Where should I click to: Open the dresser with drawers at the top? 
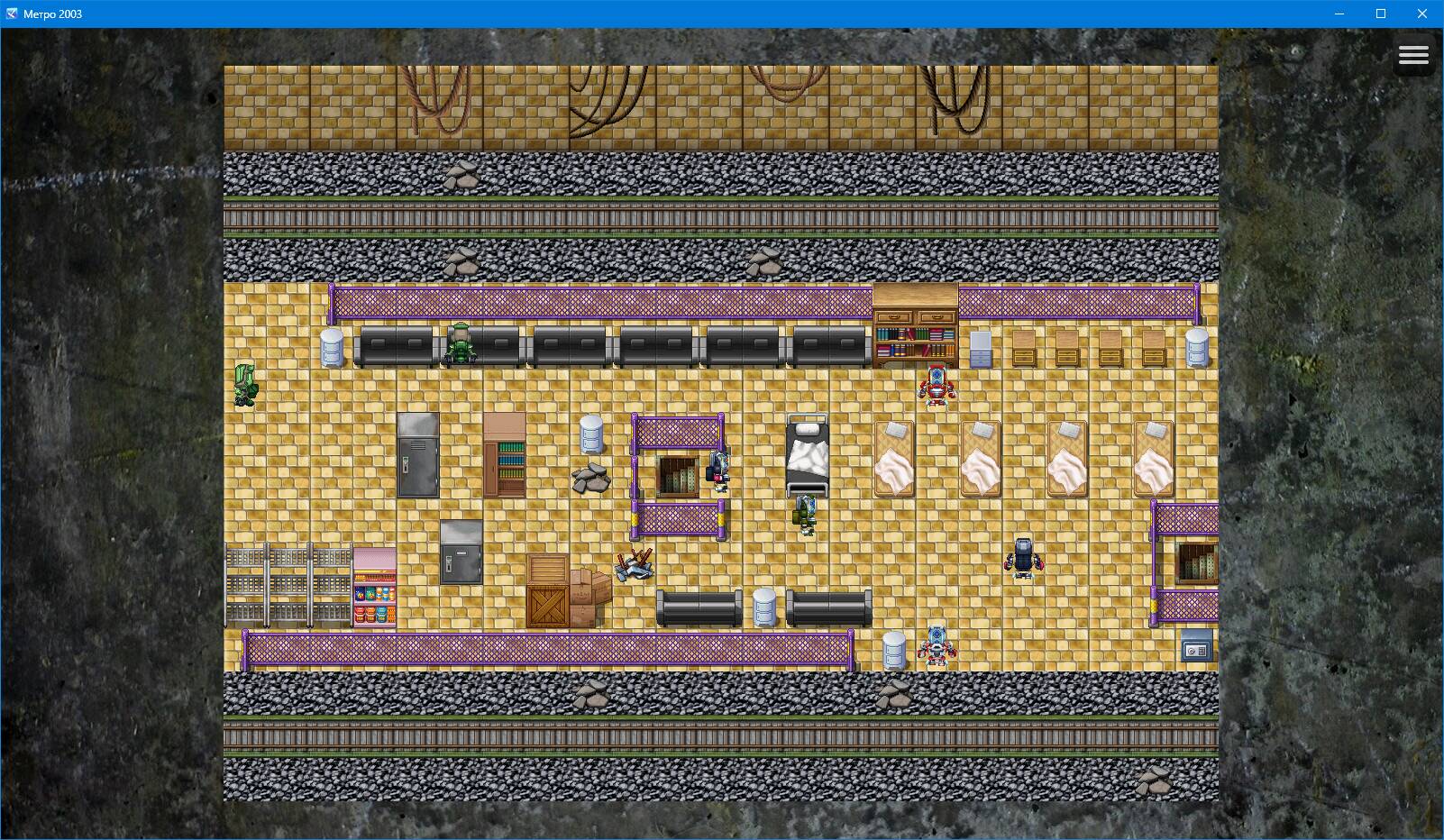pos(915,315)
